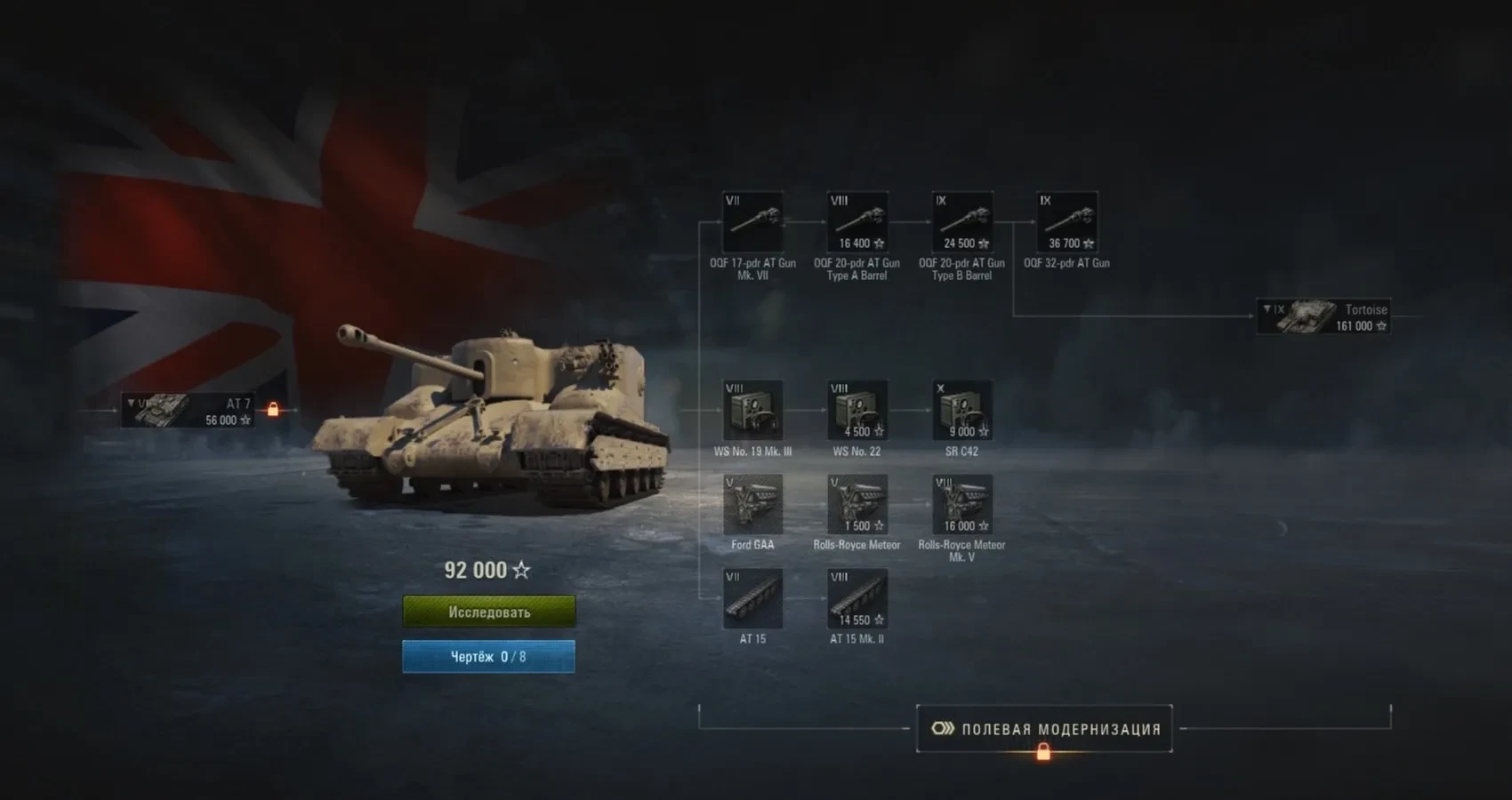Select the OQF 17-pdr AT Gun Mk. VII module
This screenshot has height=800, width=1512.
pos(752,222)
